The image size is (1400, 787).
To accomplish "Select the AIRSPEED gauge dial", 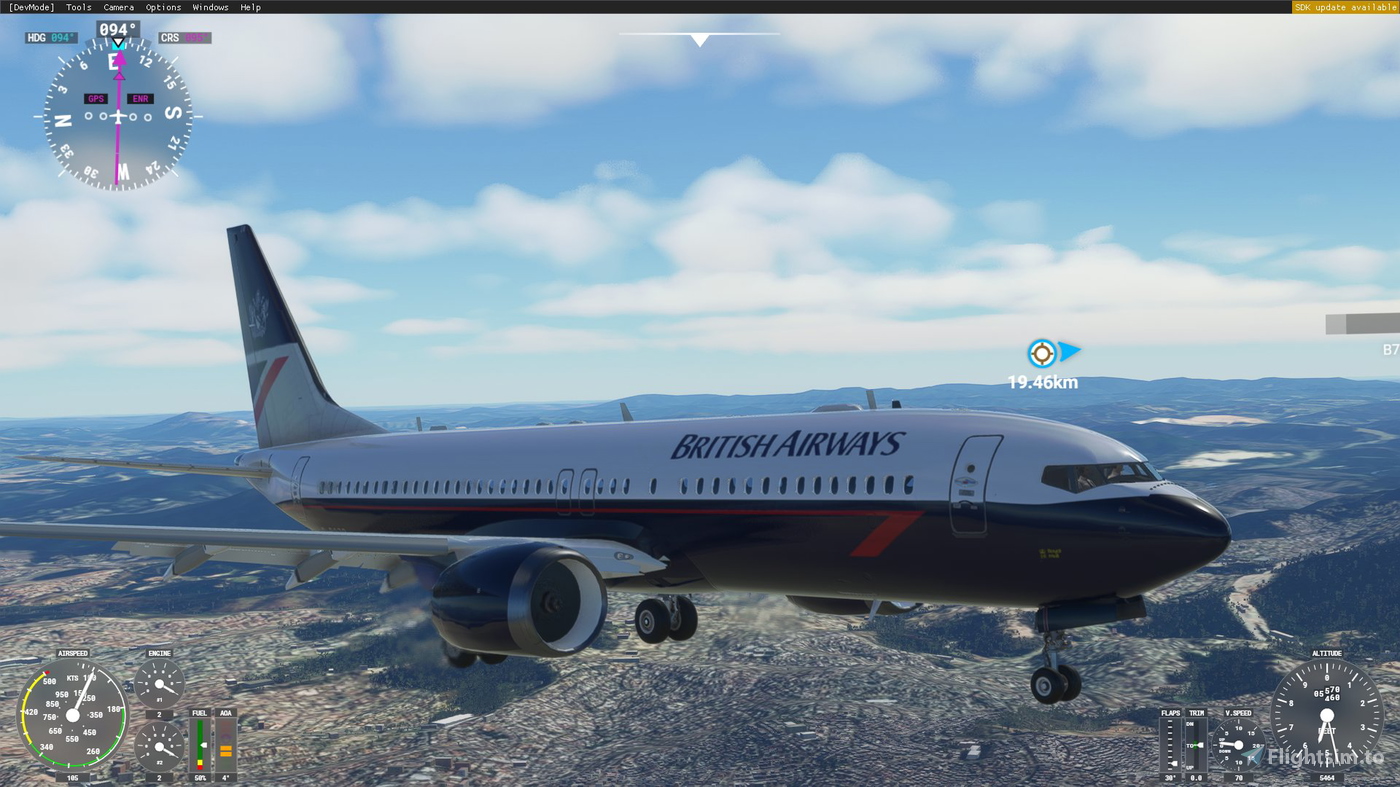I will (72, 713).
